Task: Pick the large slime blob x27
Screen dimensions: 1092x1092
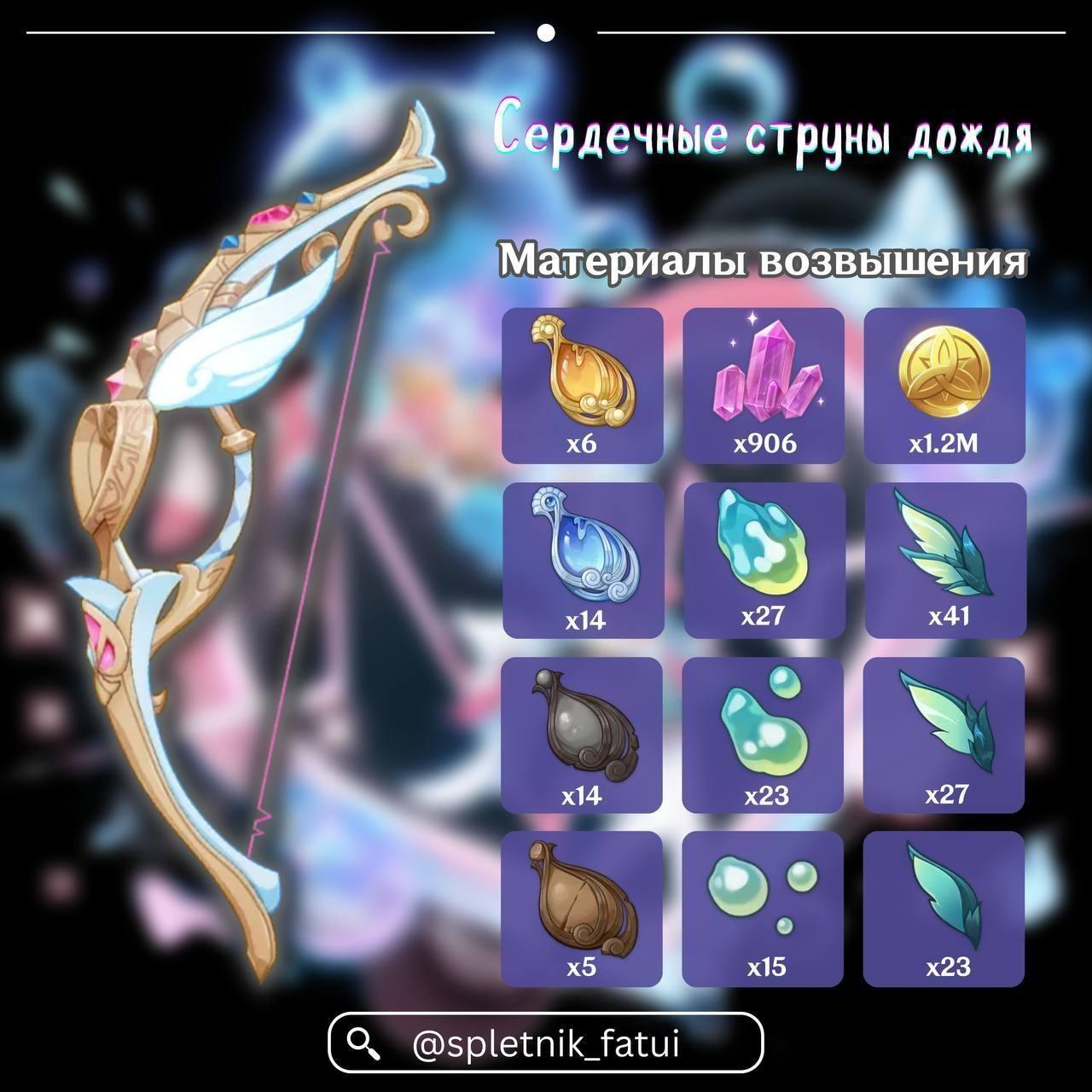Action: coord(764,561)
